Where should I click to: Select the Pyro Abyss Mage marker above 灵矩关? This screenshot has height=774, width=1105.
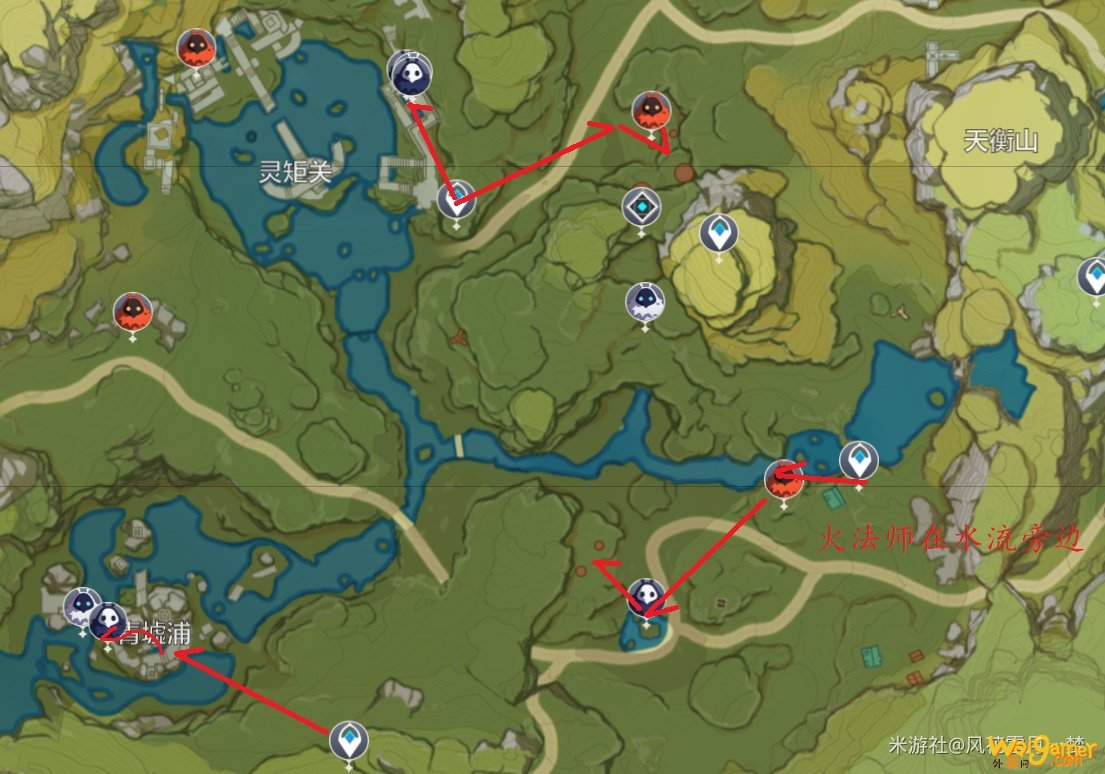(x=194, y=48)
